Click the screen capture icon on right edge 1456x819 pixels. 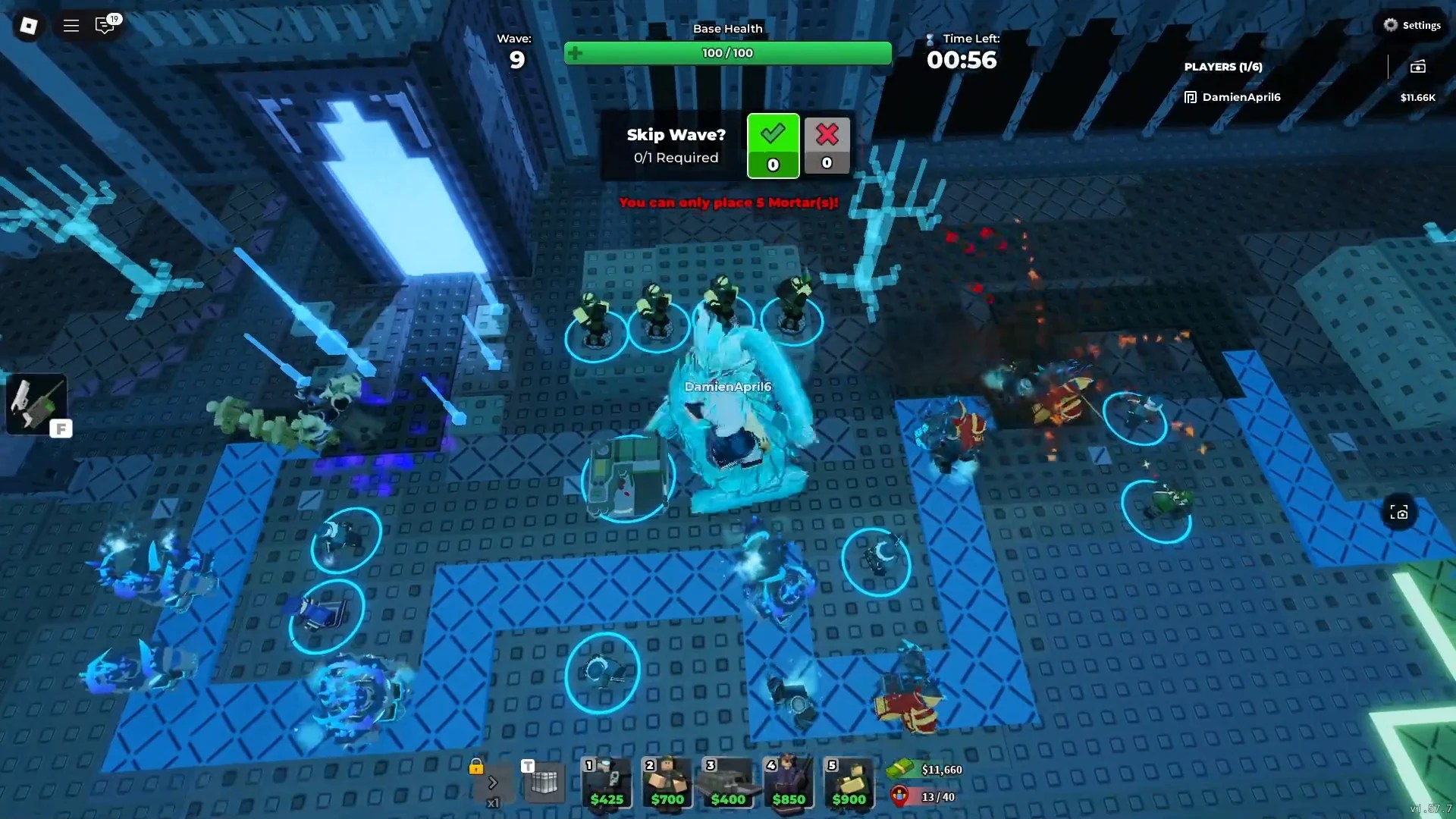point(1400,512)
